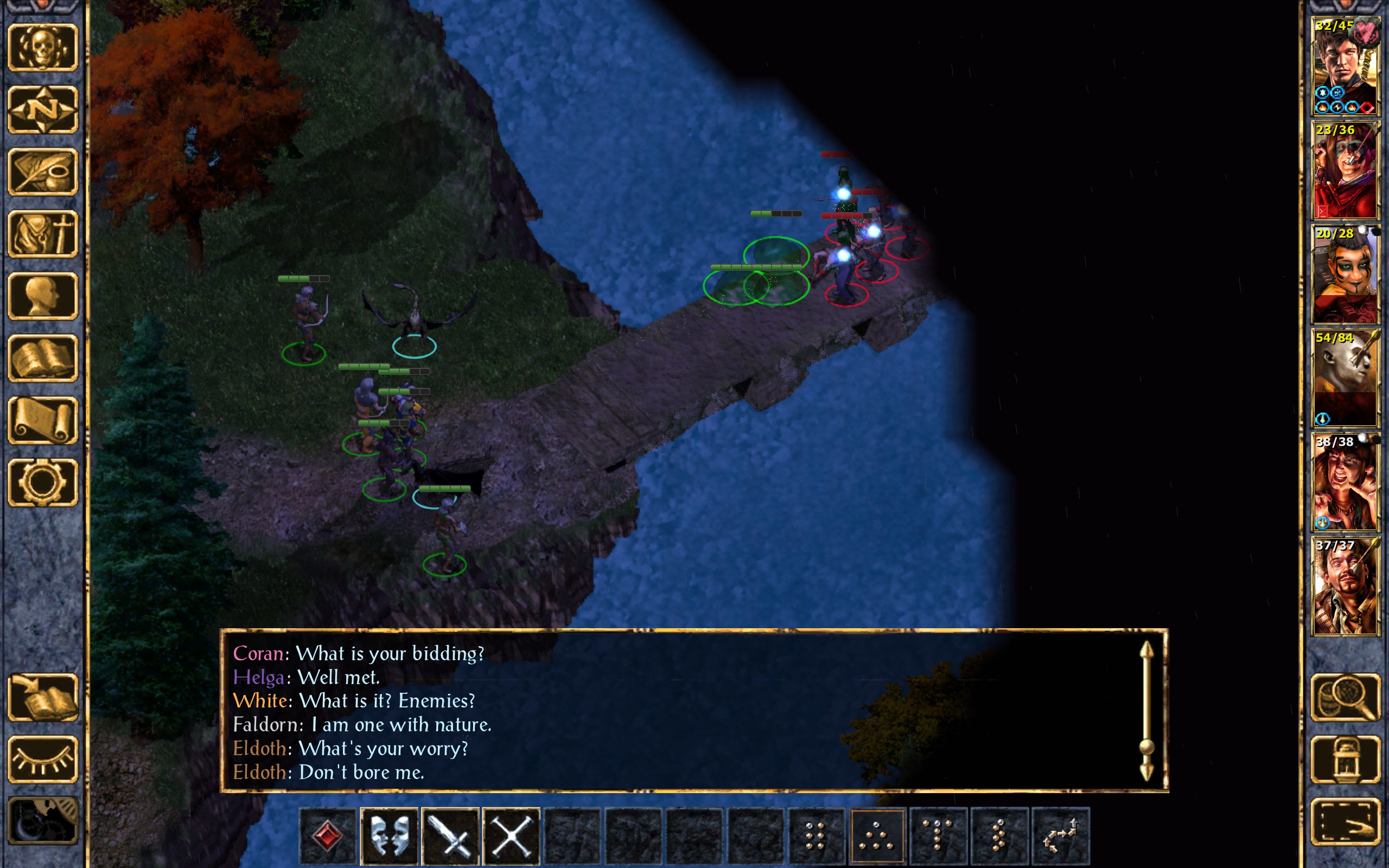
Task: Open the priest scroll button
Action: pyautogui.click(x=43, y=420)
